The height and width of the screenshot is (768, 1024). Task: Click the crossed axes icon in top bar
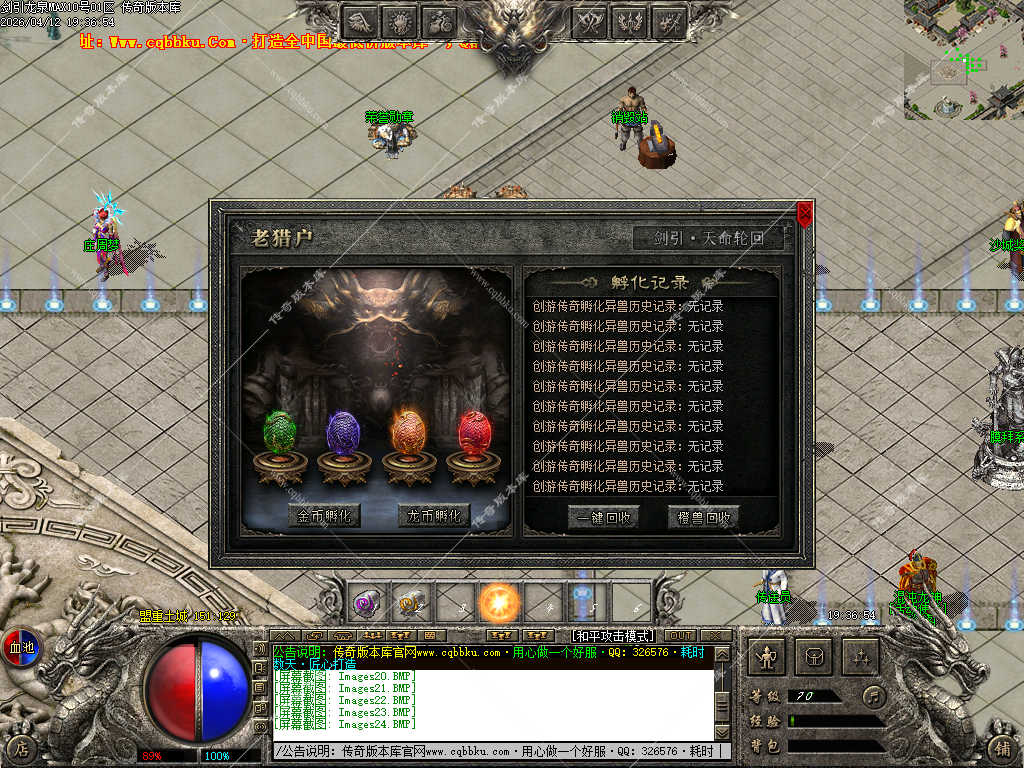tap(591, 21)
